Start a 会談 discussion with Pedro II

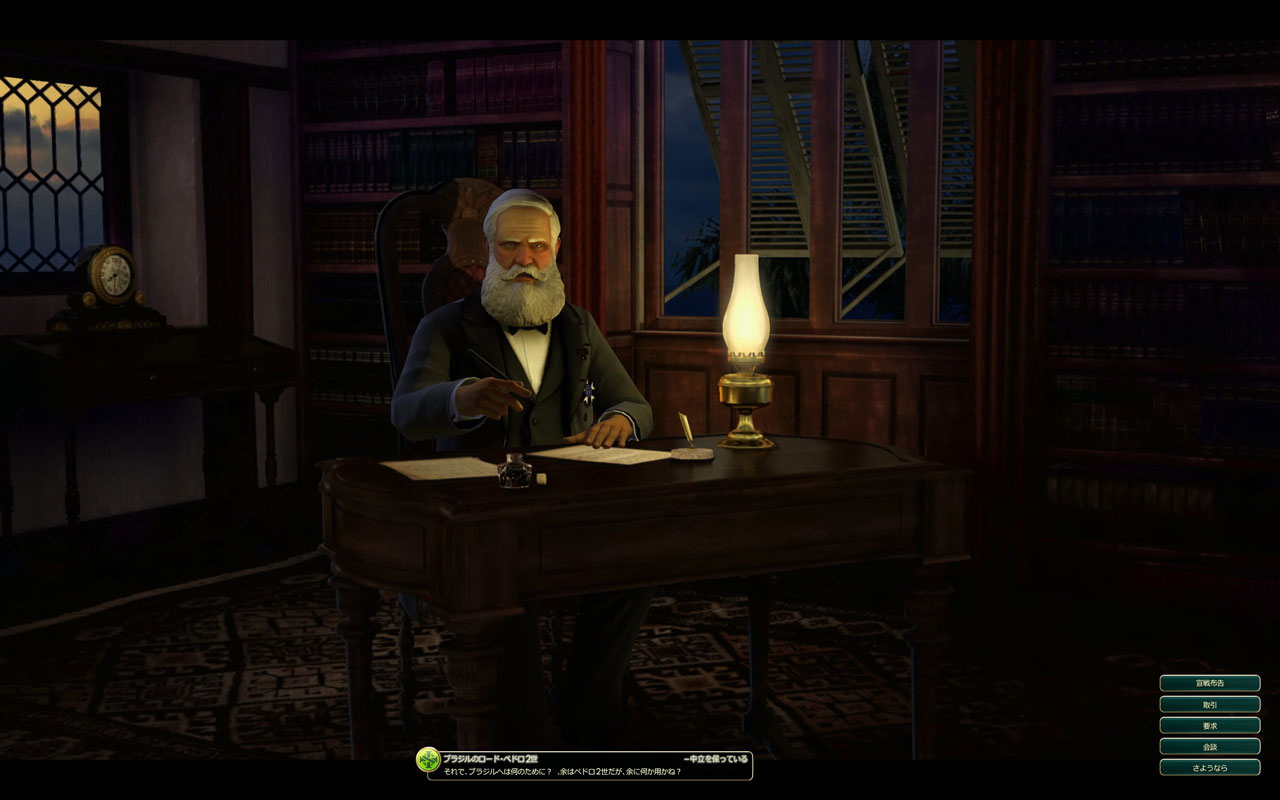point(1209,746)
